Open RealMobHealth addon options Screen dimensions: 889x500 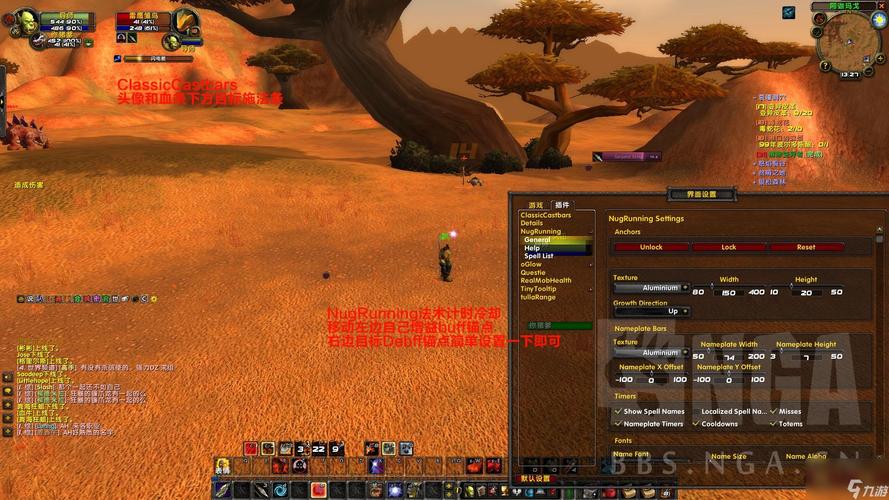tap(546, 280)
